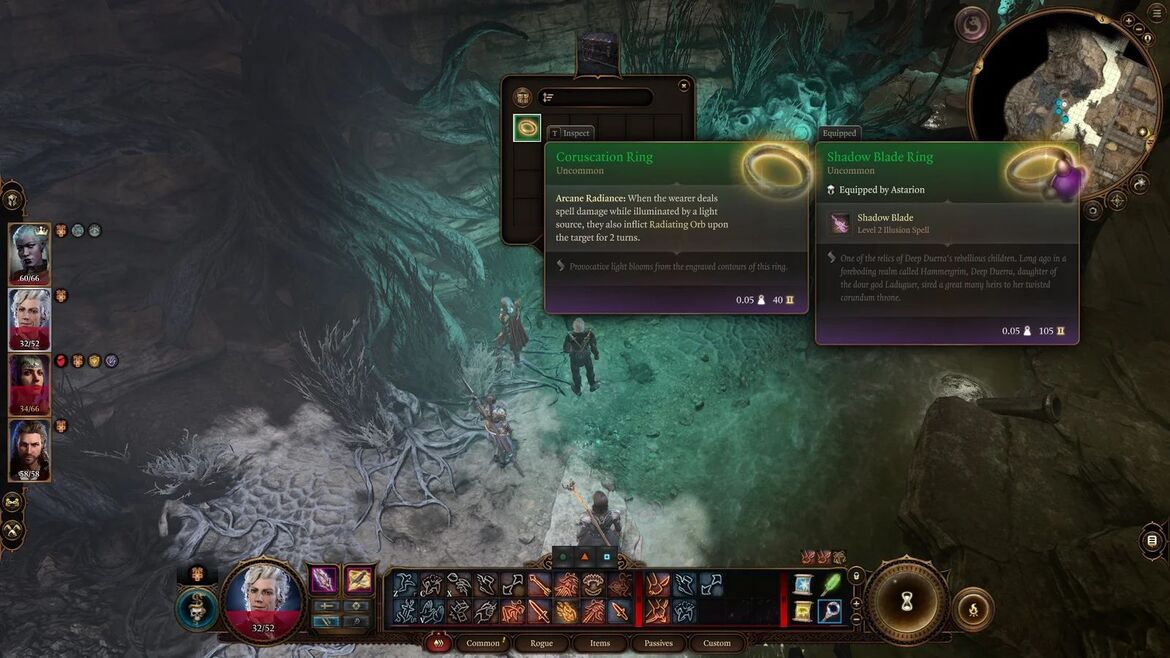Select the red-hooded third party portrait

click(x=29, y=384)
